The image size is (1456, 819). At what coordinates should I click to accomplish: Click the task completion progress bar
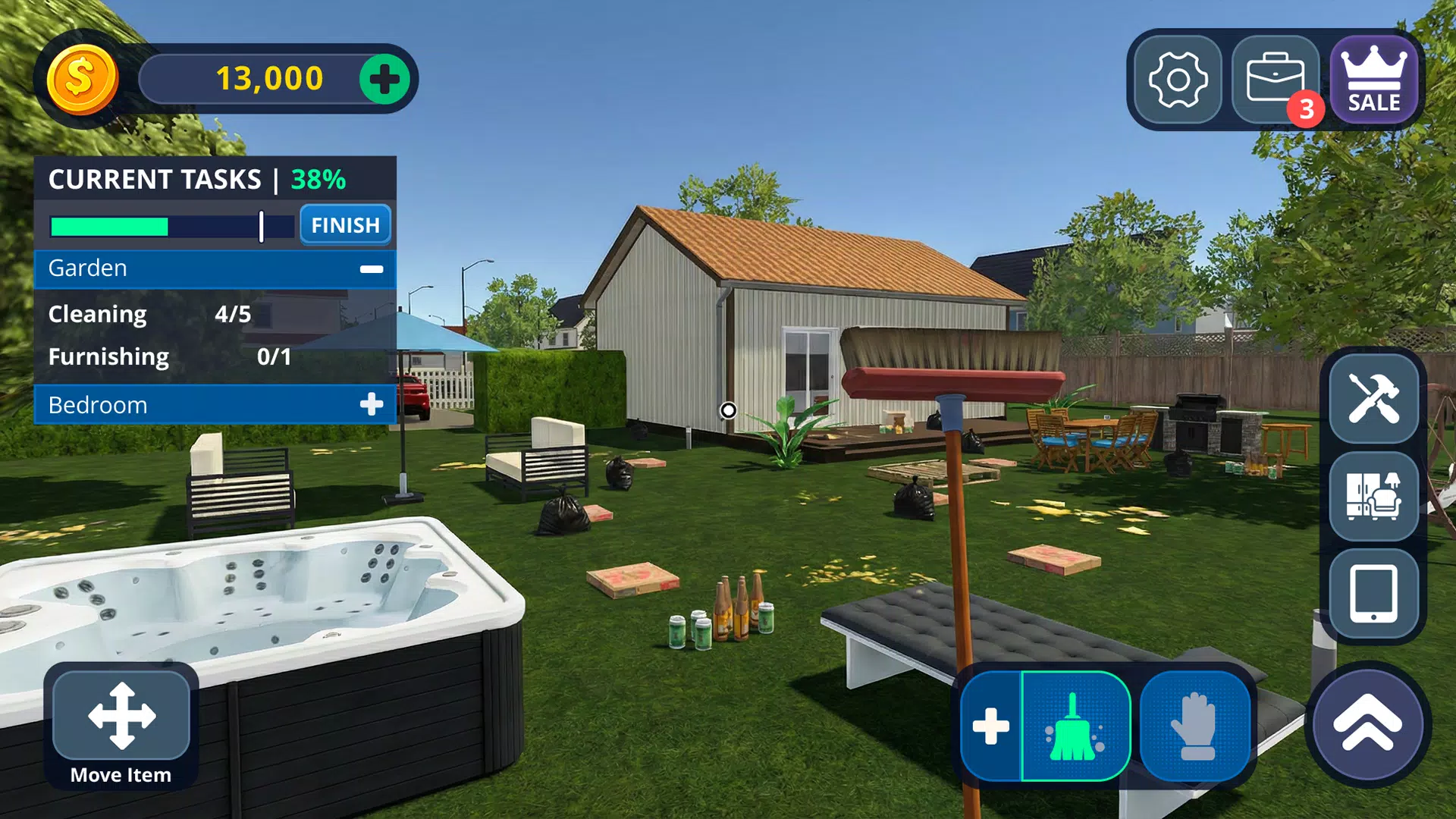coord(171,226)
